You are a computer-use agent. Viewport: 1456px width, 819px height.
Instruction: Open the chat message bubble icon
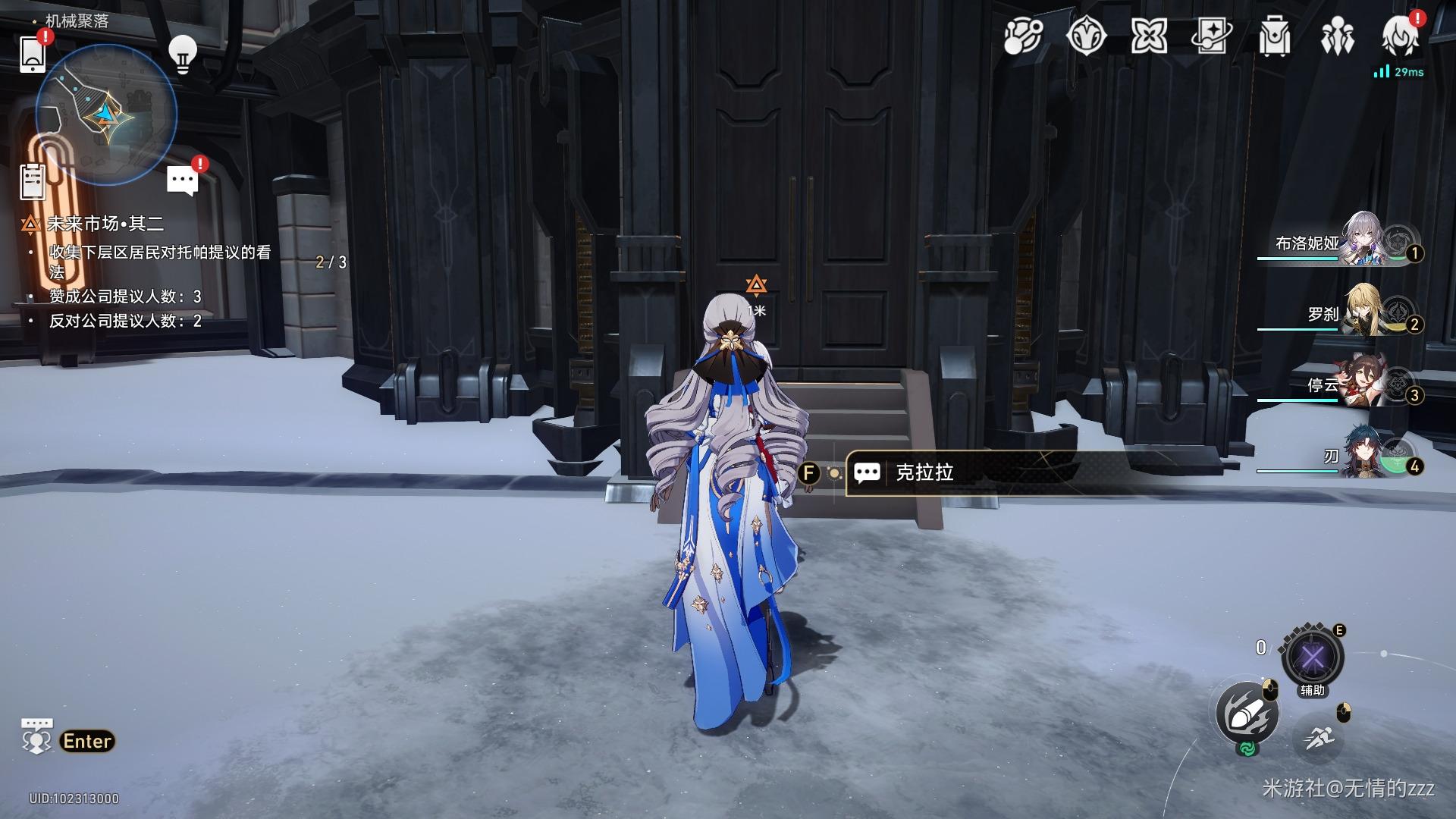point(182,180)
